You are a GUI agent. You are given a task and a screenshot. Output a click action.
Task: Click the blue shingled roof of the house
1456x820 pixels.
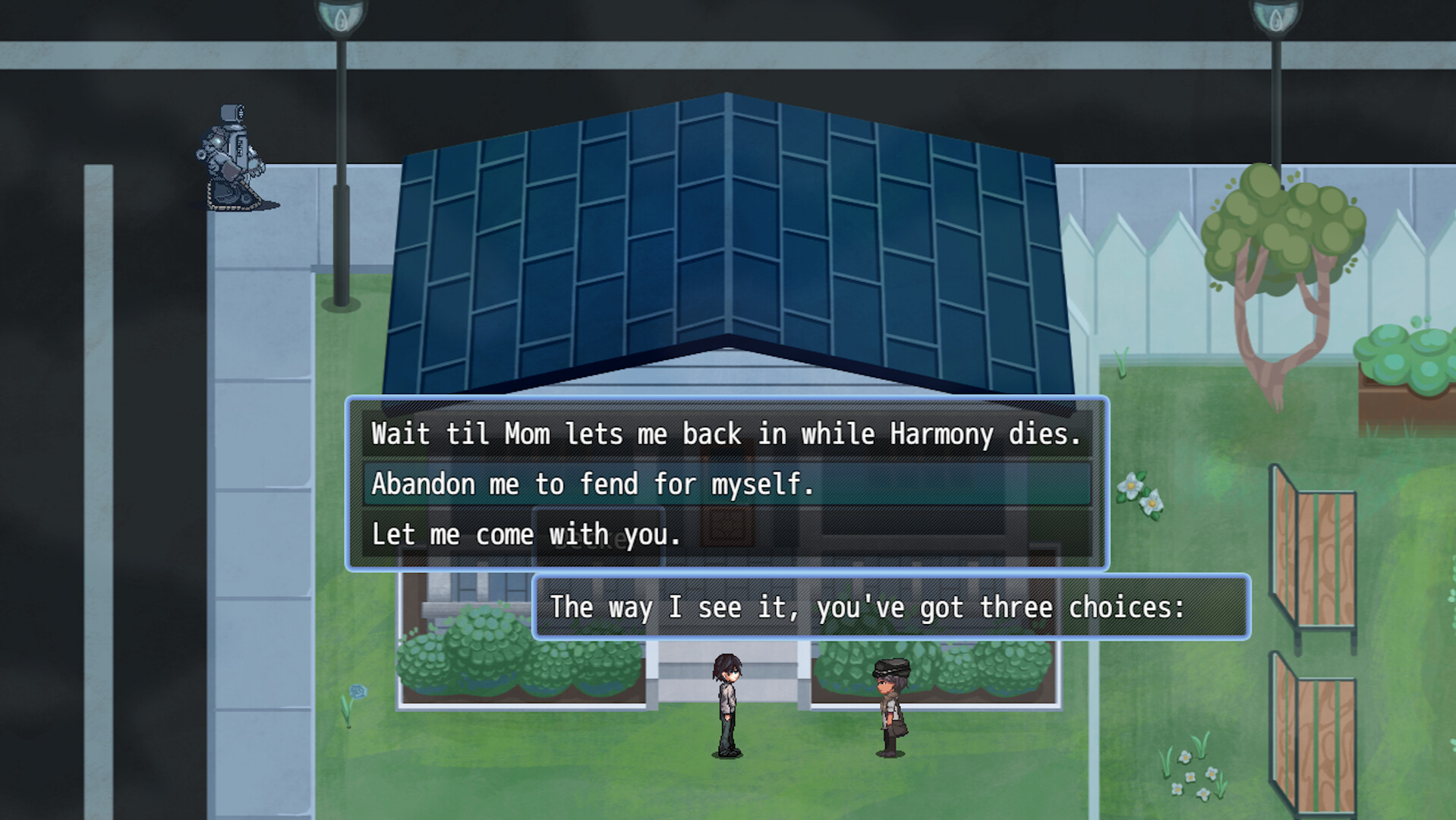(x=727, y=228)
